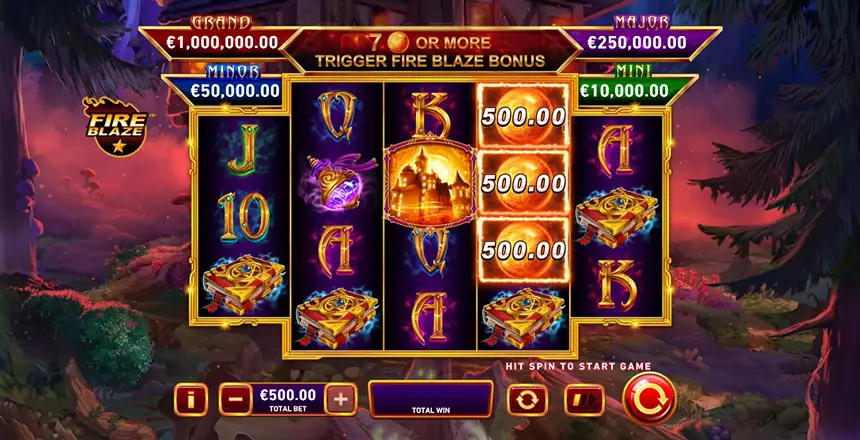Toggle turbo mode button
This screenshot has height=440, width=860.
pos(584,400)
